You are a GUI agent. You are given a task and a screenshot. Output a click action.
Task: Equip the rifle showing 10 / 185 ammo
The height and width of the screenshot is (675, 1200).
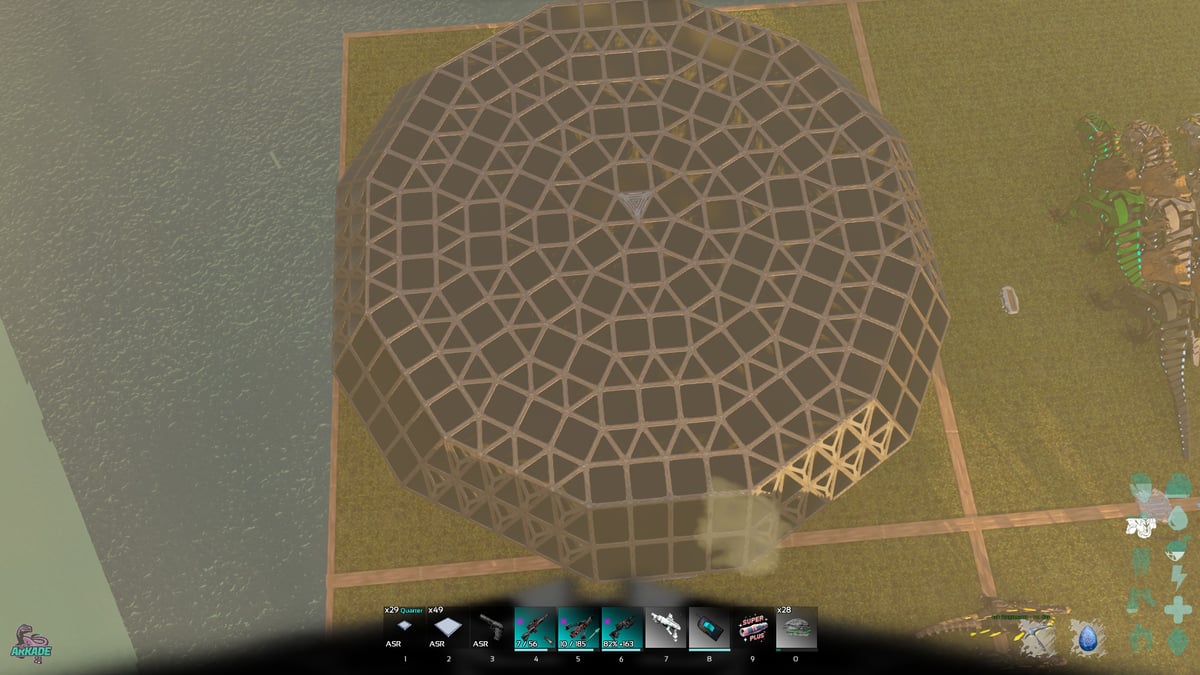[579, 628]
